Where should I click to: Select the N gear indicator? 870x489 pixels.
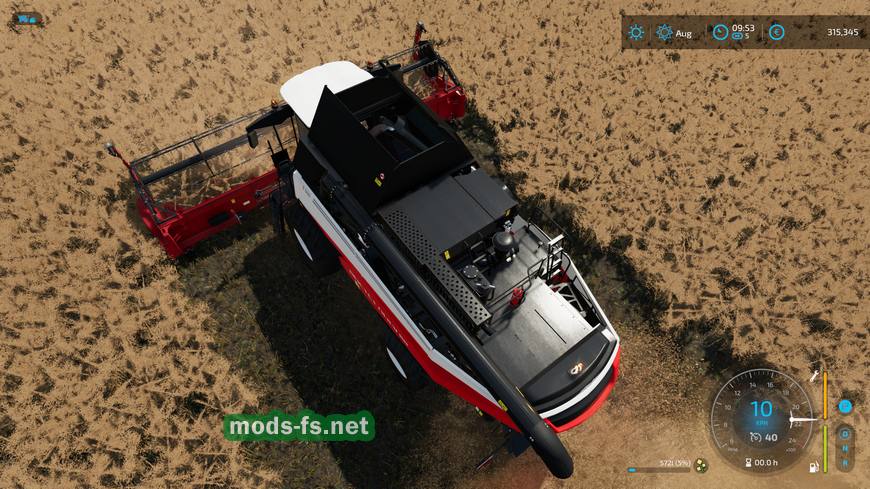845,449
